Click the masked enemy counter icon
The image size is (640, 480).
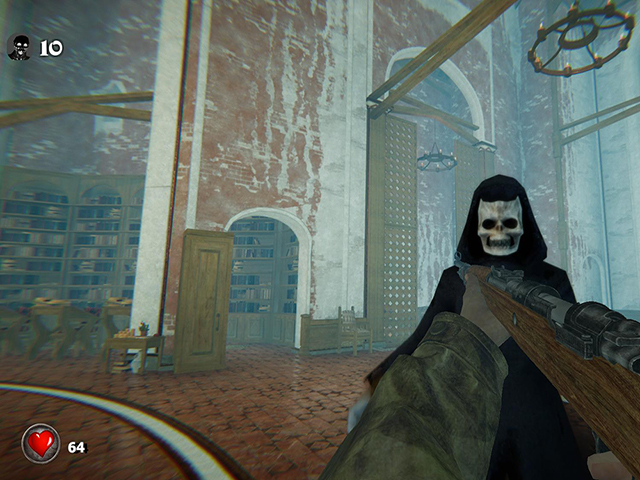(x=19, y=47)
